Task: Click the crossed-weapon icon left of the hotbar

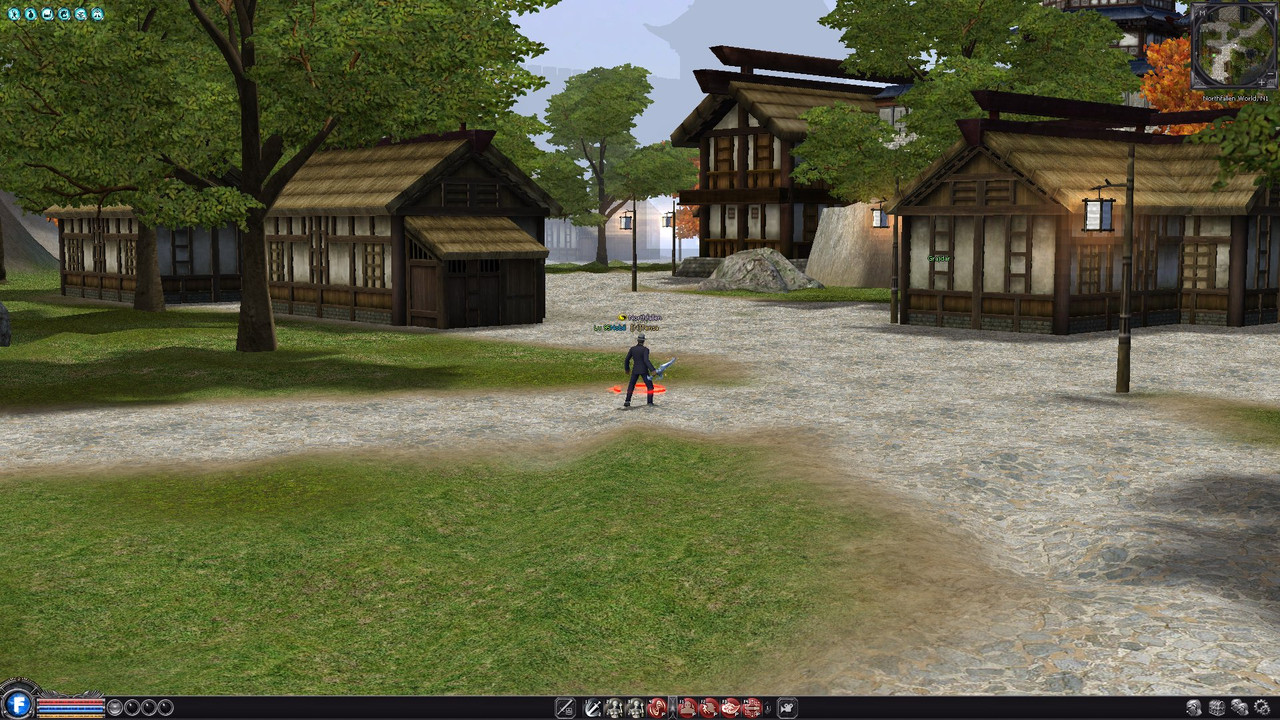Action: click(563, 707)
